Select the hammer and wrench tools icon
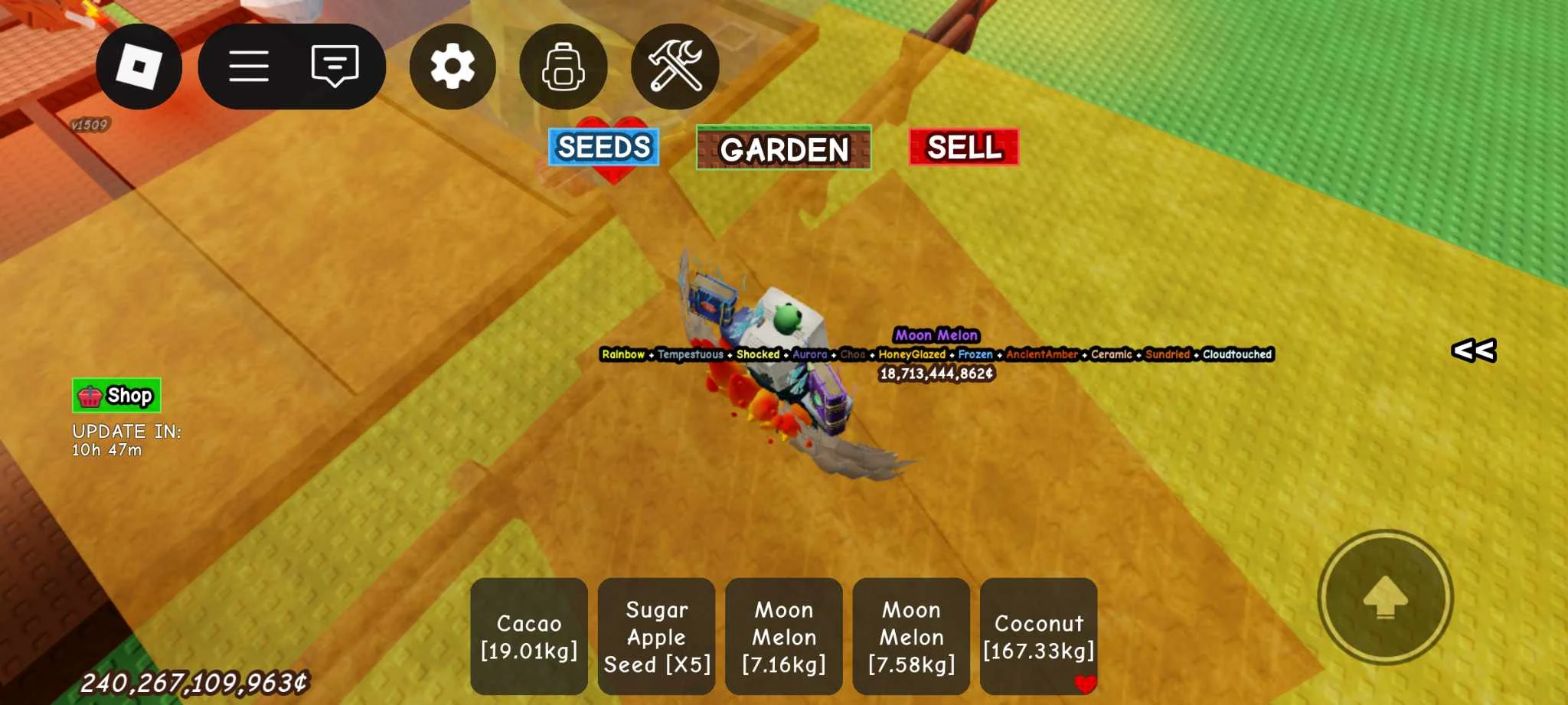1568x705 pixels. point(674,66)
